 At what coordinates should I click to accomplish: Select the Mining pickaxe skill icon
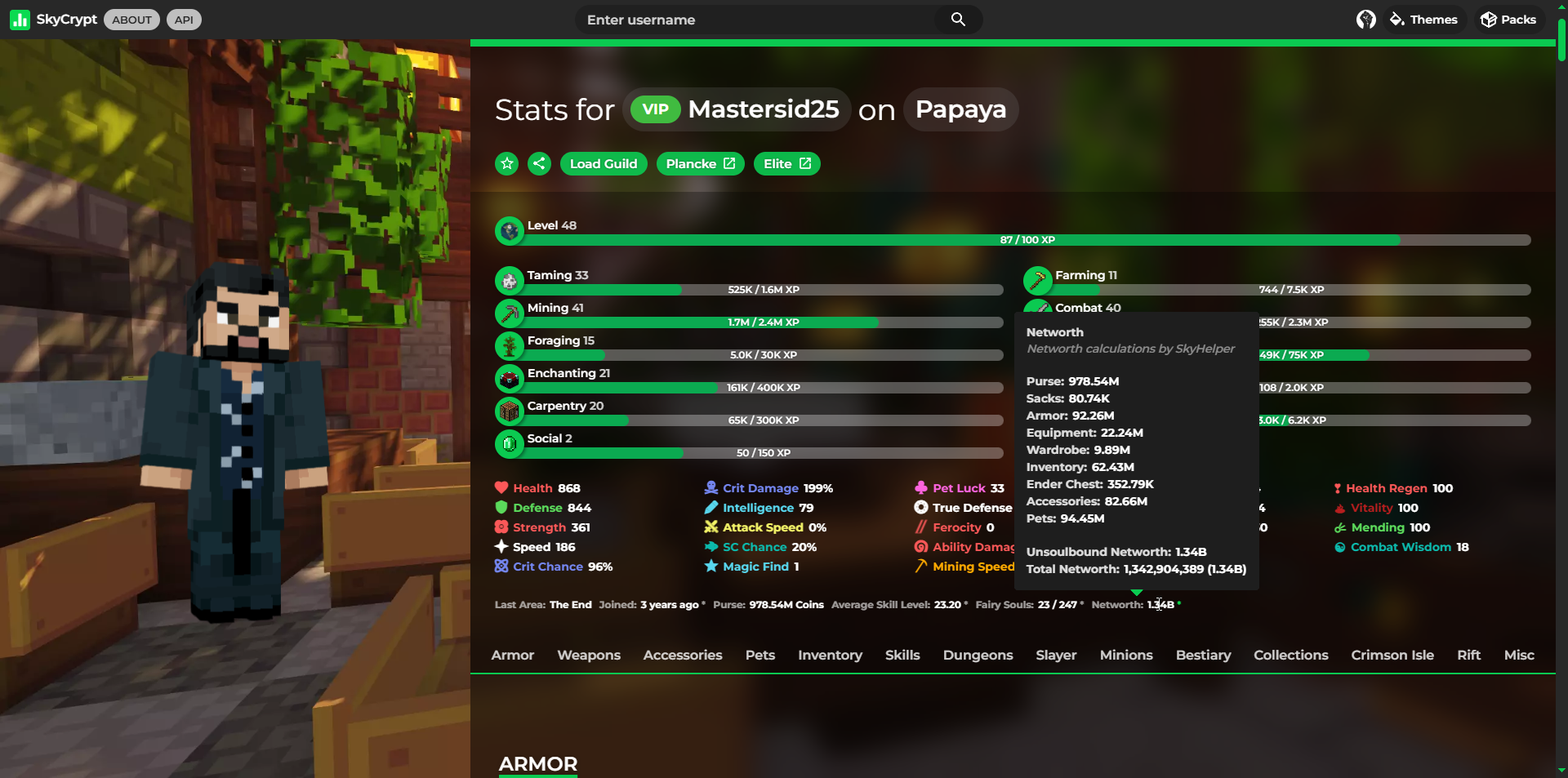[x=509, y=313]
